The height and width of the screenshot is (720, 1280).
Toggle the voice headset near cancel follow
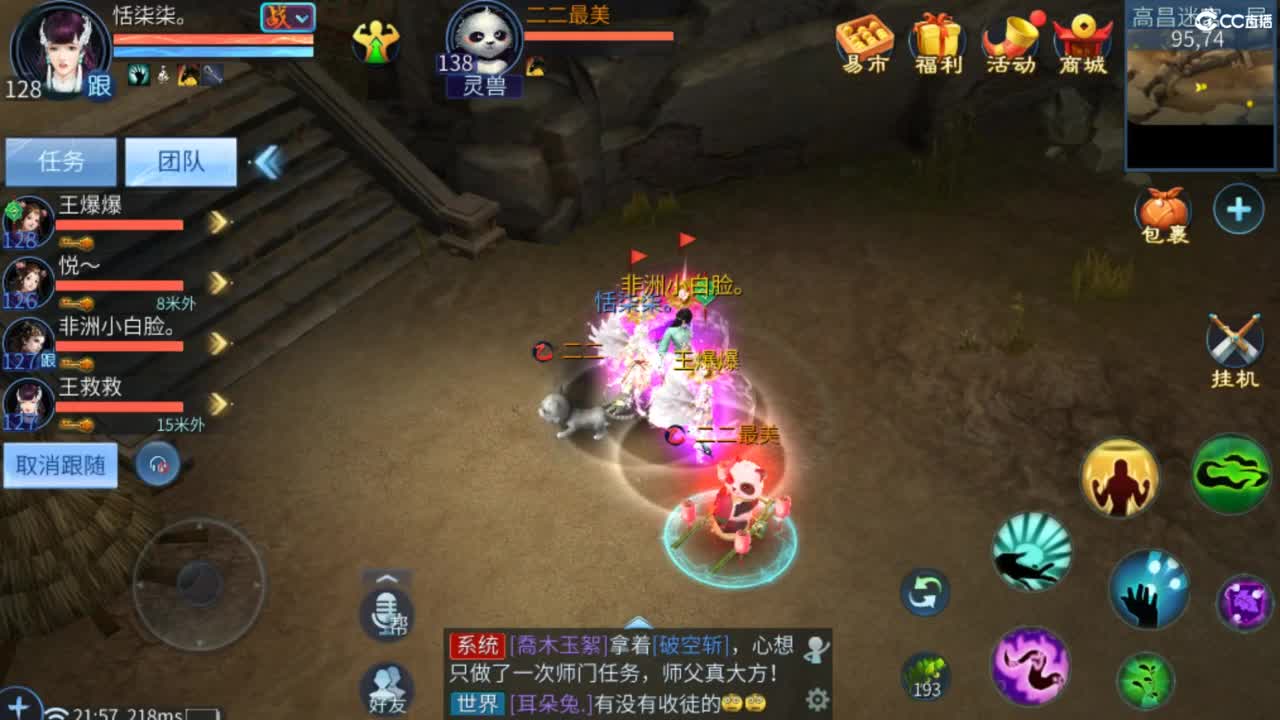pyautogui.click(x=158, y=464)
